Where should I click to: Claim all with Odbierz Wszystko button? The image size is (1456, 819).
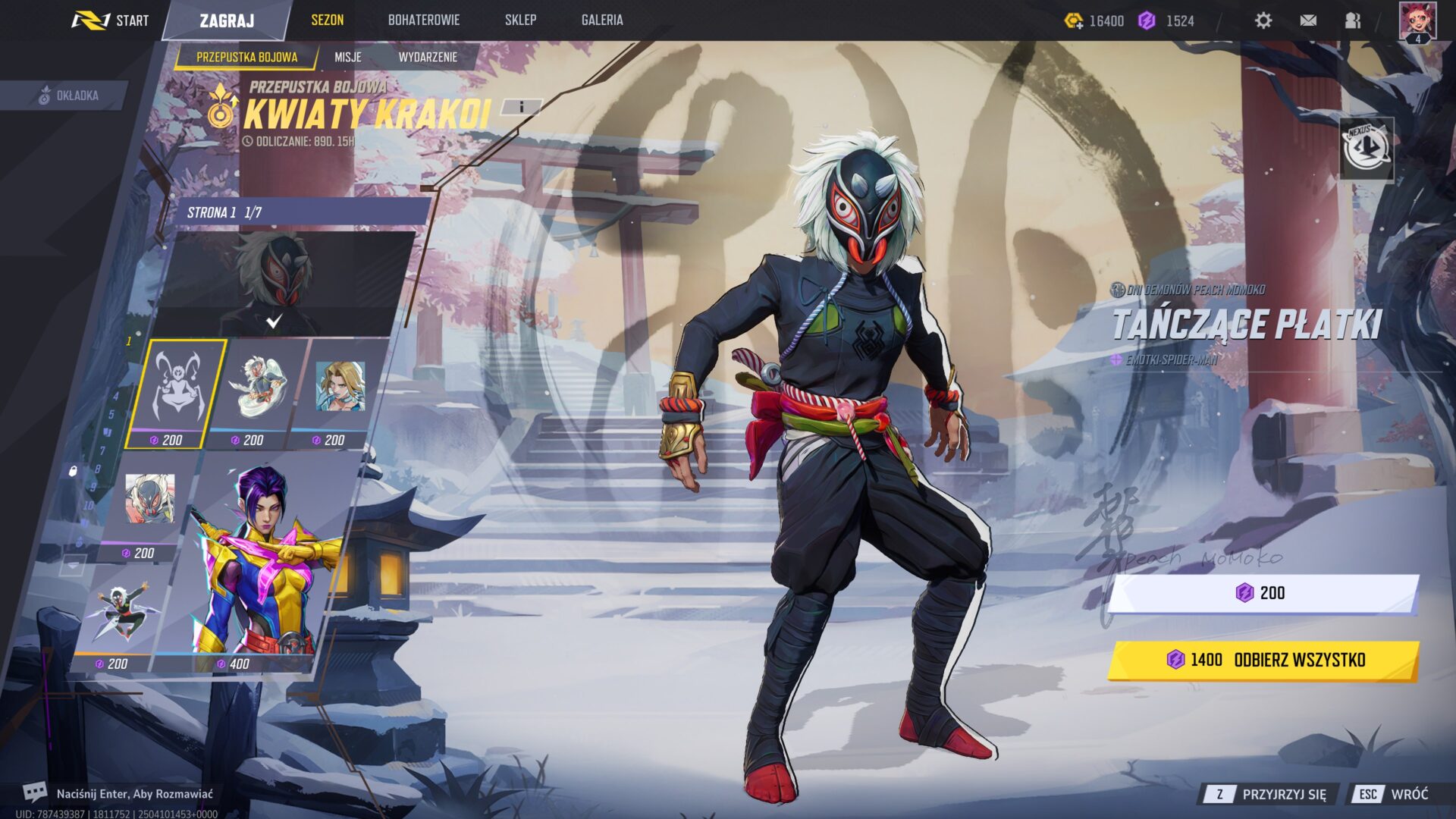coord(1263,660)
